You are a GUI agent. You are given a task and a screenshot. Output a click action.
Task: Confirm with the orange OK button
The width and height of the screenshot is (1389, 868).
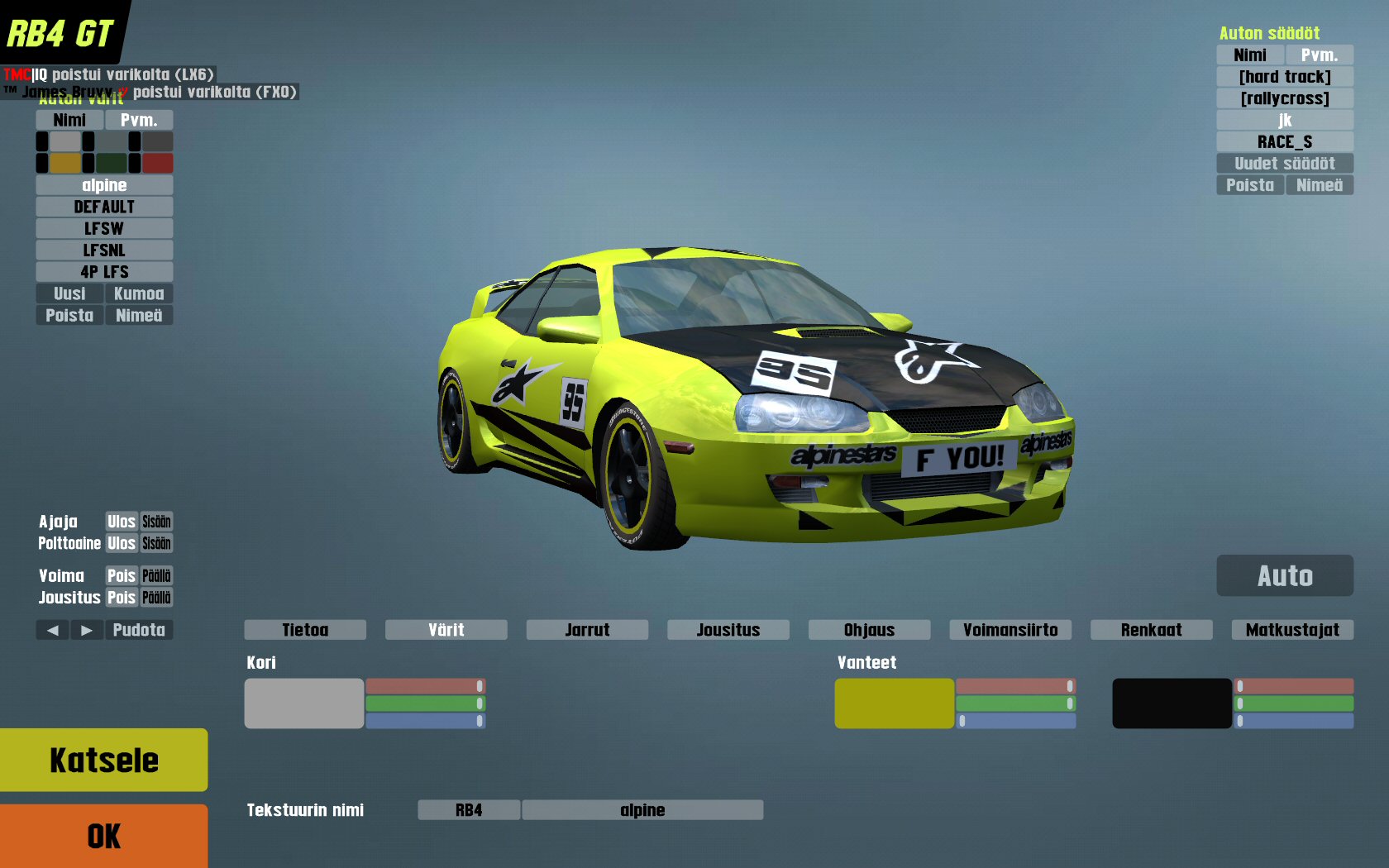point(103,836)
